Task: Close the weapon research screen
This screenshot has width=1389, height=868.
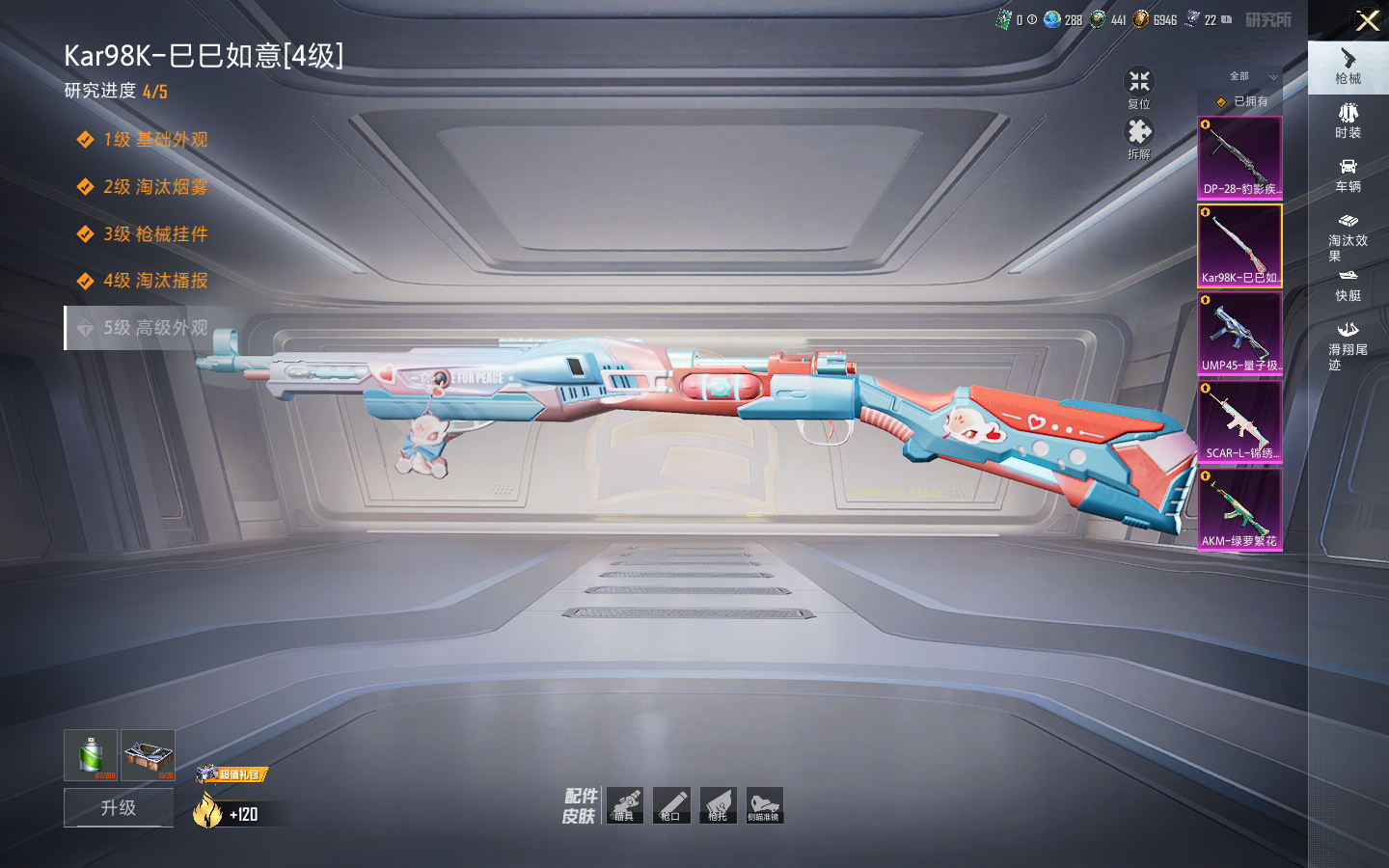Action: 1367,20
